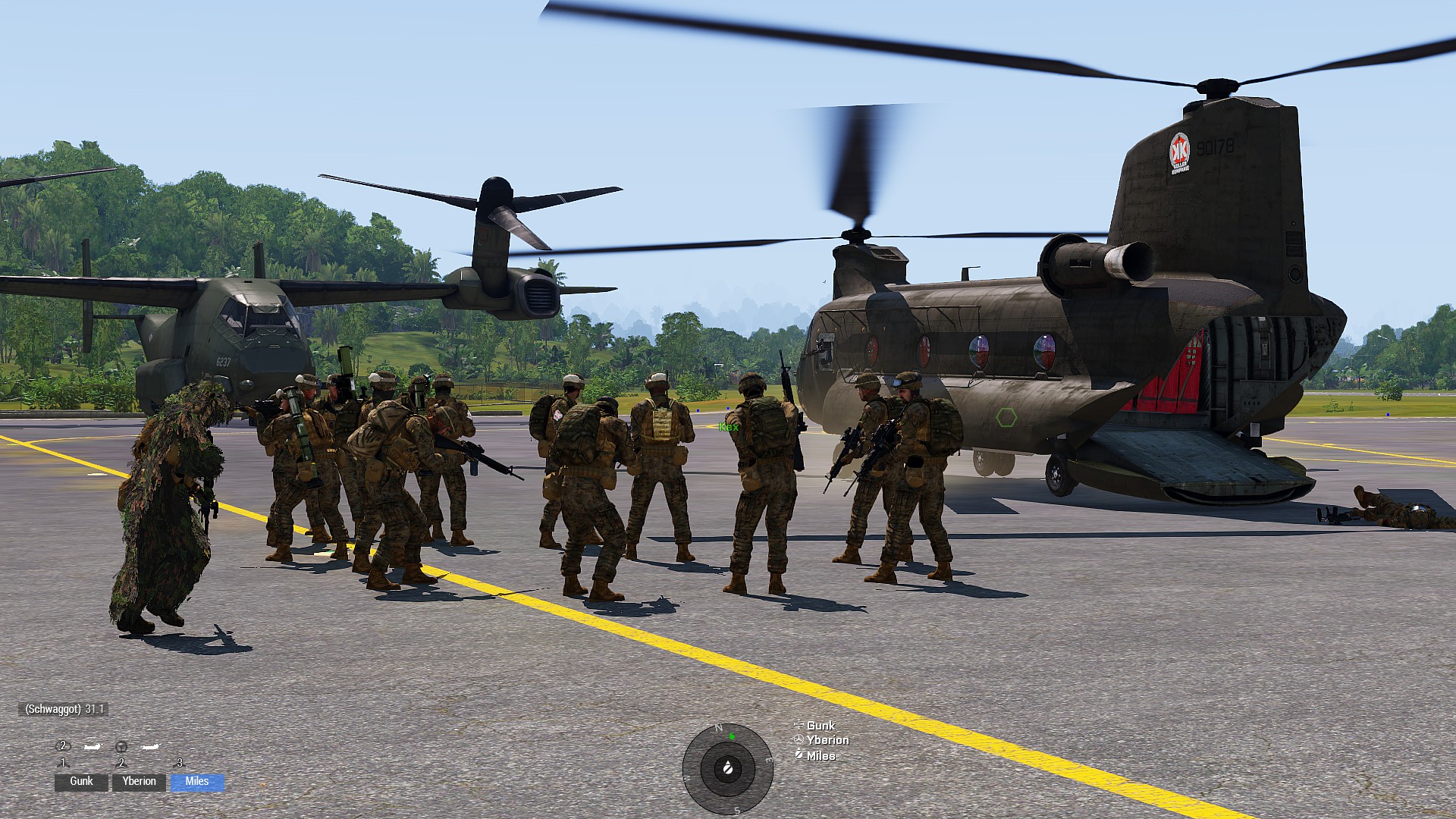The height and width of the screenshot is (819, 1456).
Task: Pick Yberion in the radar name list
Action: [x=827, y=740]
